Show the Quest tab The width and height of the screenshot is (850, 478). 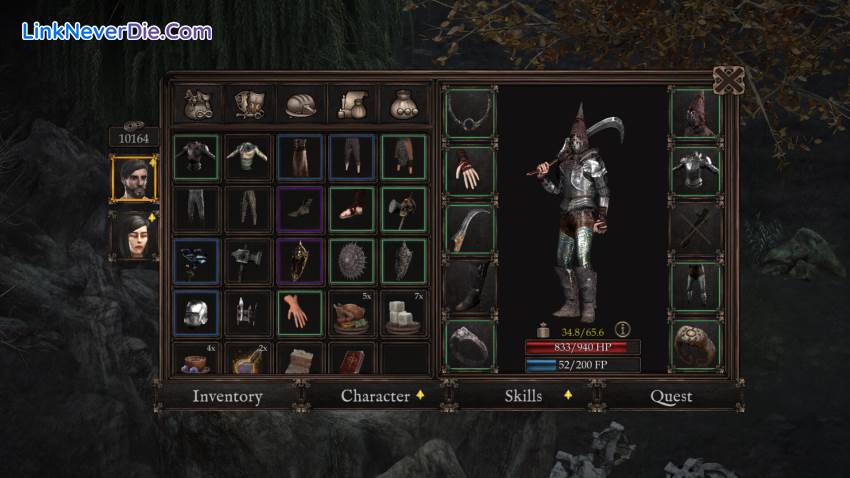click(671, 396)
